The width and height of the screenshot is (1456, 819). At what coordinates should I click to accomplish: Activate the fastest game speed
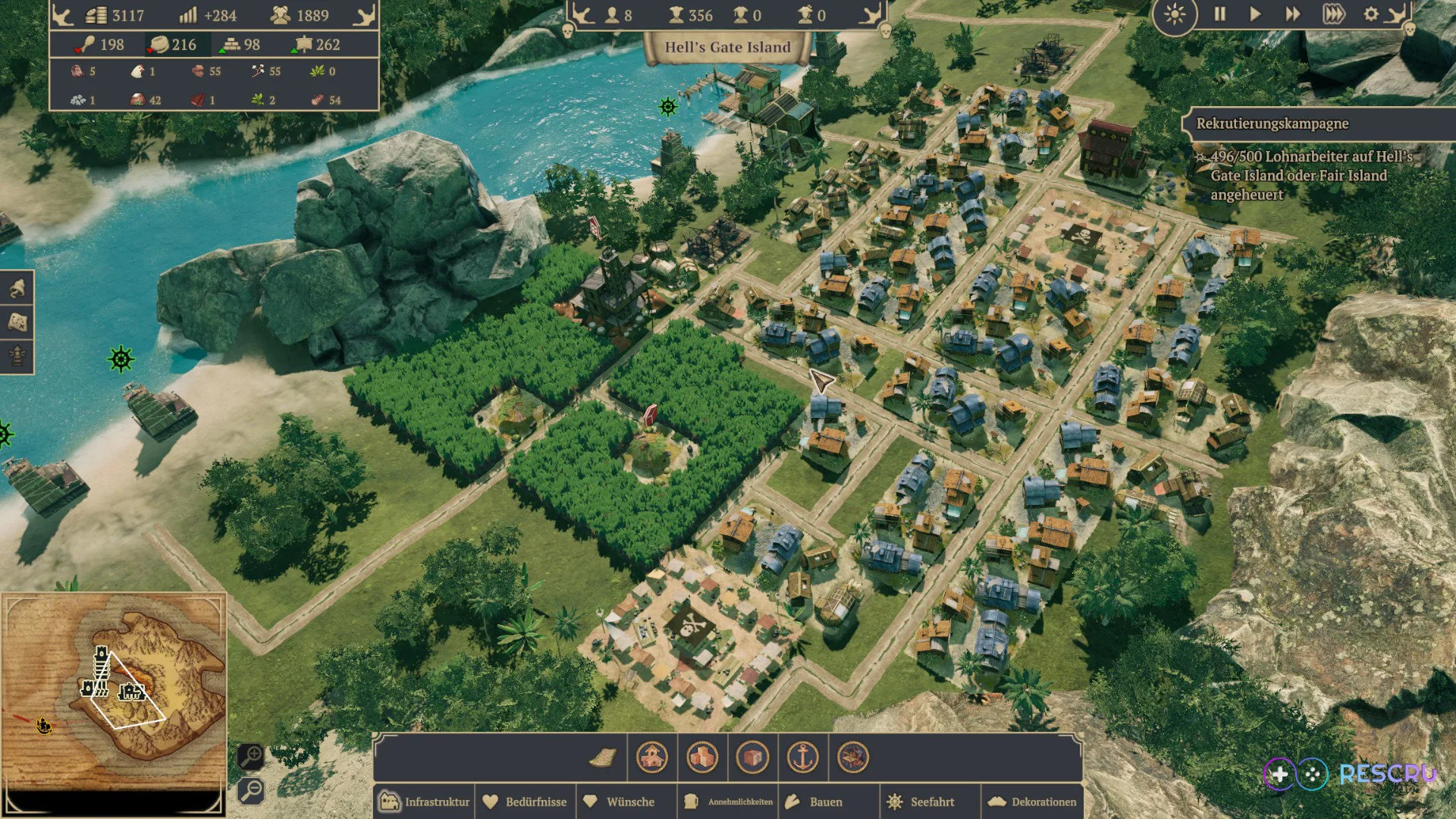[x=1335, y=14]
